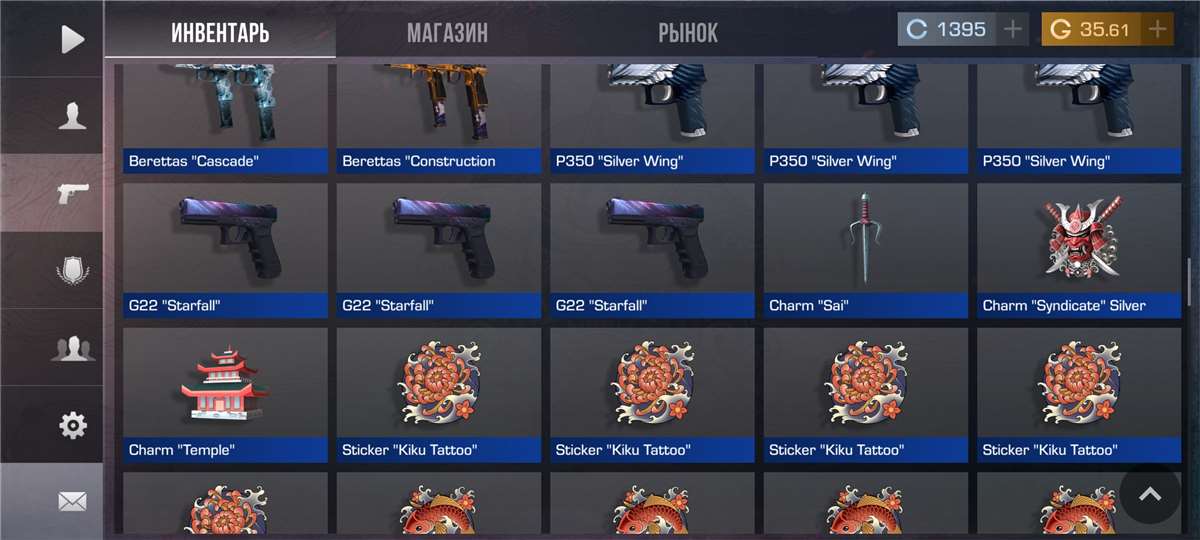Viewport: 1200px width, 540px height.
Task: Open the friends group icon
Action: pos(72,348)
